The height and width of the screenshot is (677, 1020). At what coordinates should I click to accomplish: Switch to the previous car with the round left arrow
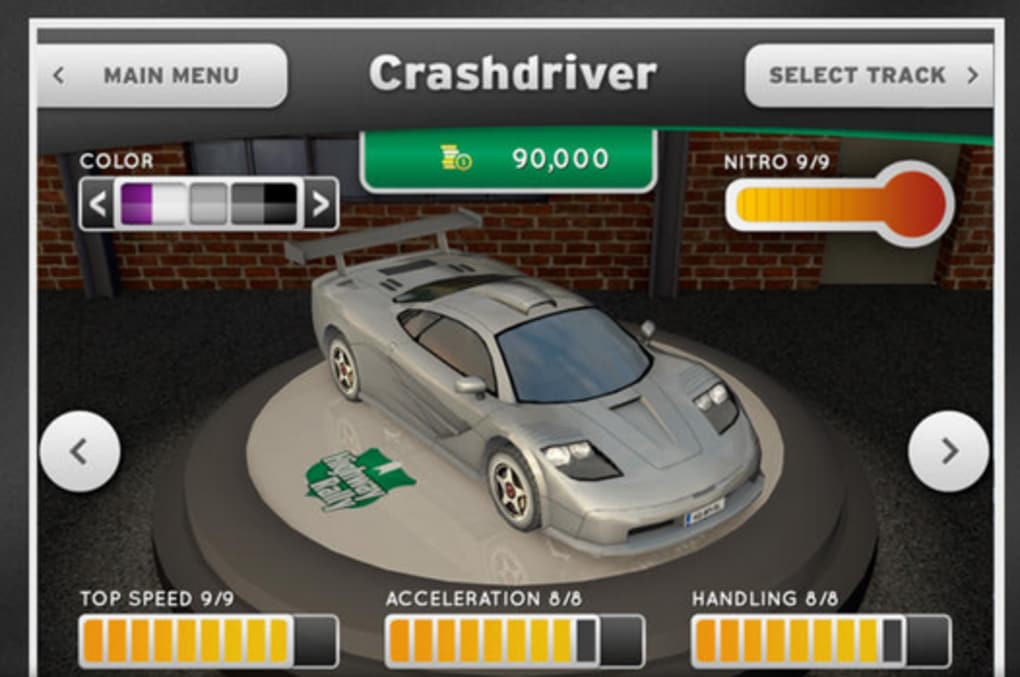point(80,452)
